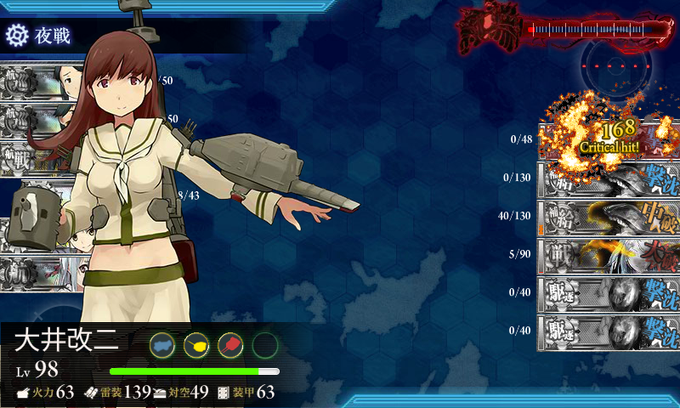680x408 pixels.
Task: Click the gear icon beside 夜戦
Action: click(x=16, y=35)
